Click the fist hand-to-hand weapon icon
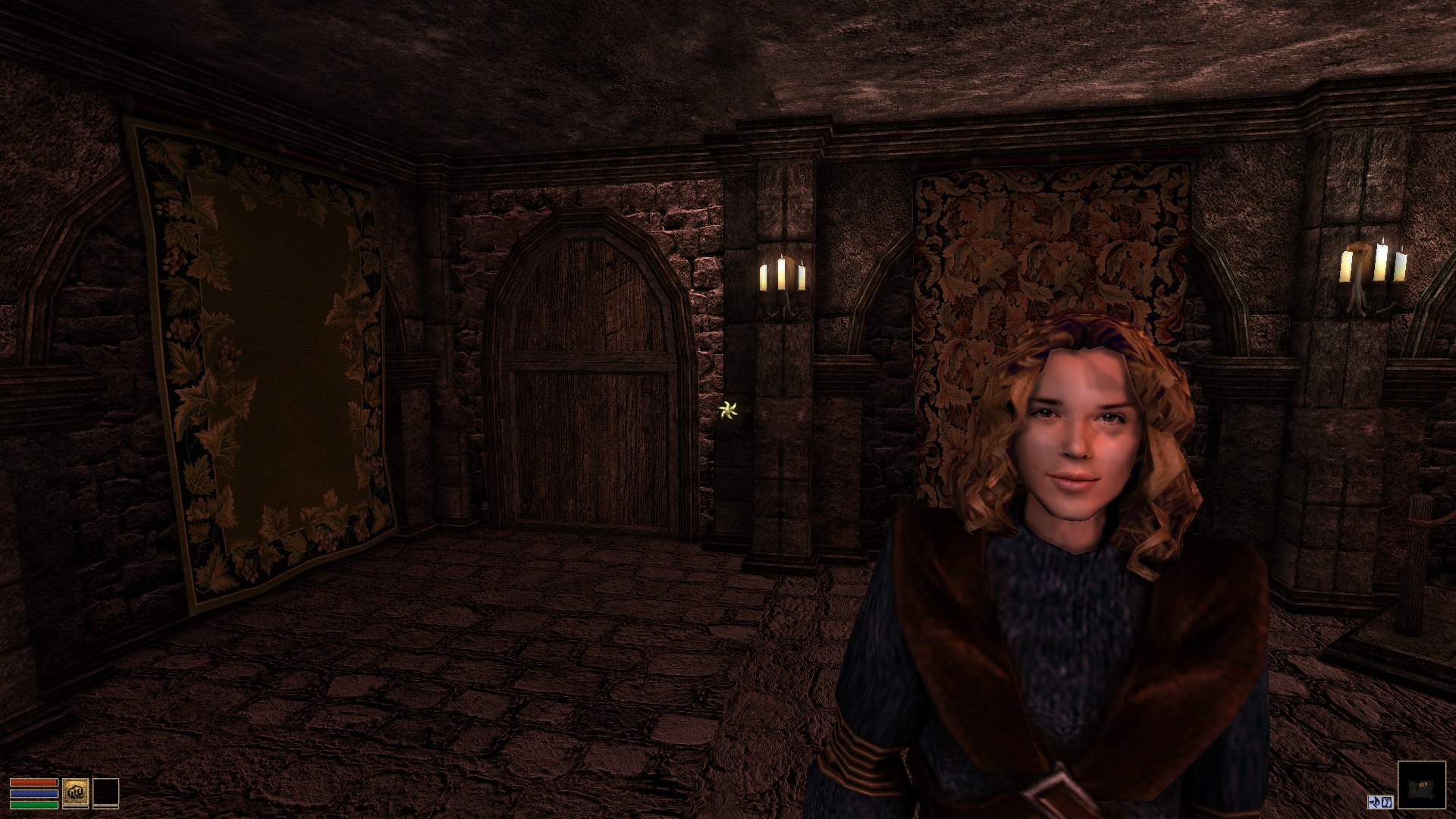1456x819 pixels. (76, 791)
